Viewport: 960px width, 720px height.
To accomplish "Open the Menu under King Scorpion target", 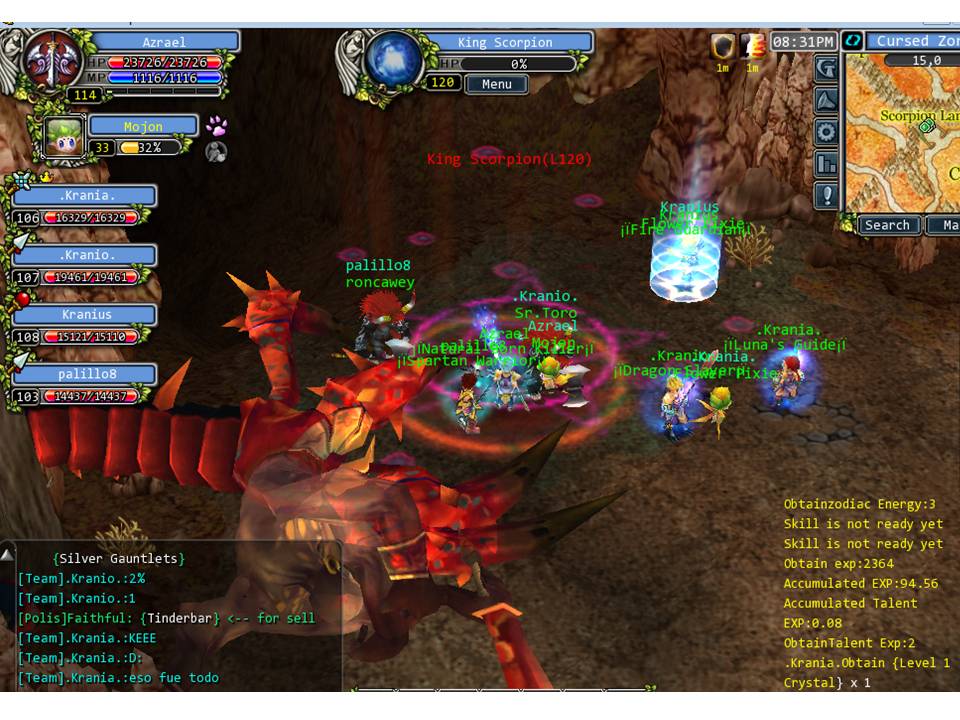I will point(496,84).
